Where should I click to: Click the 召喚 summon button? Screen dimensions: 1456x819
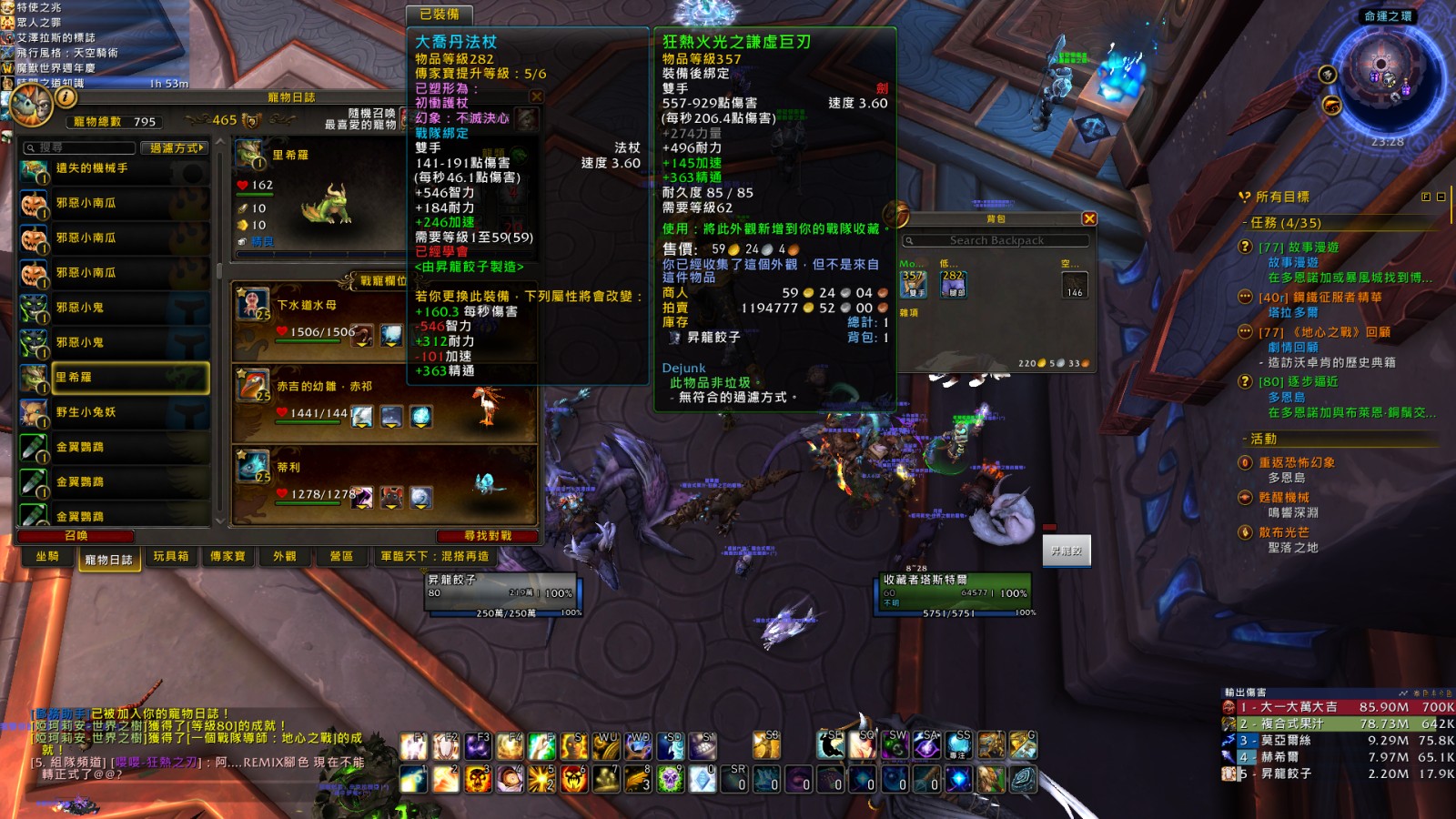pyautogui.click(x=76, y=536)
